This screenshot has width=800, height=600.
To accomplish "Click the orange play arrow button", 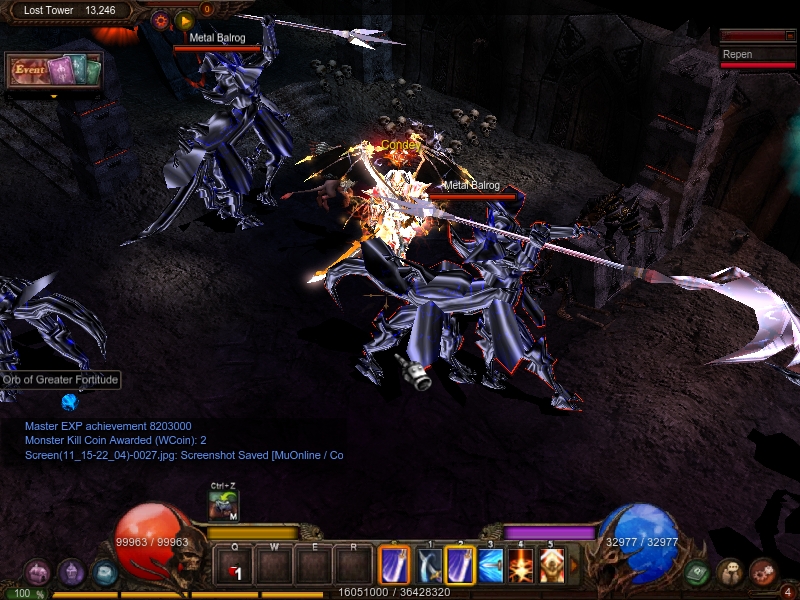I will [184, 20].
